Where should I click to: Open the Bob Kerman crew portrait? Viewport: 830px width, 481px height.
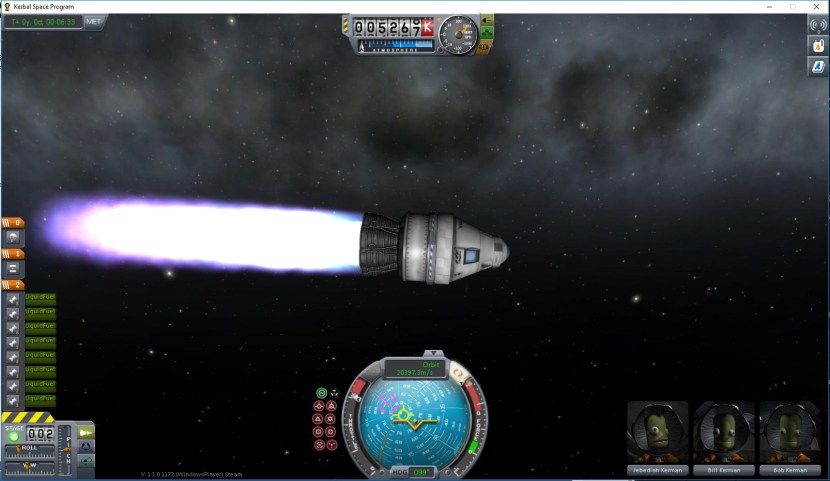pyautogui.click(x=789, y=435)
